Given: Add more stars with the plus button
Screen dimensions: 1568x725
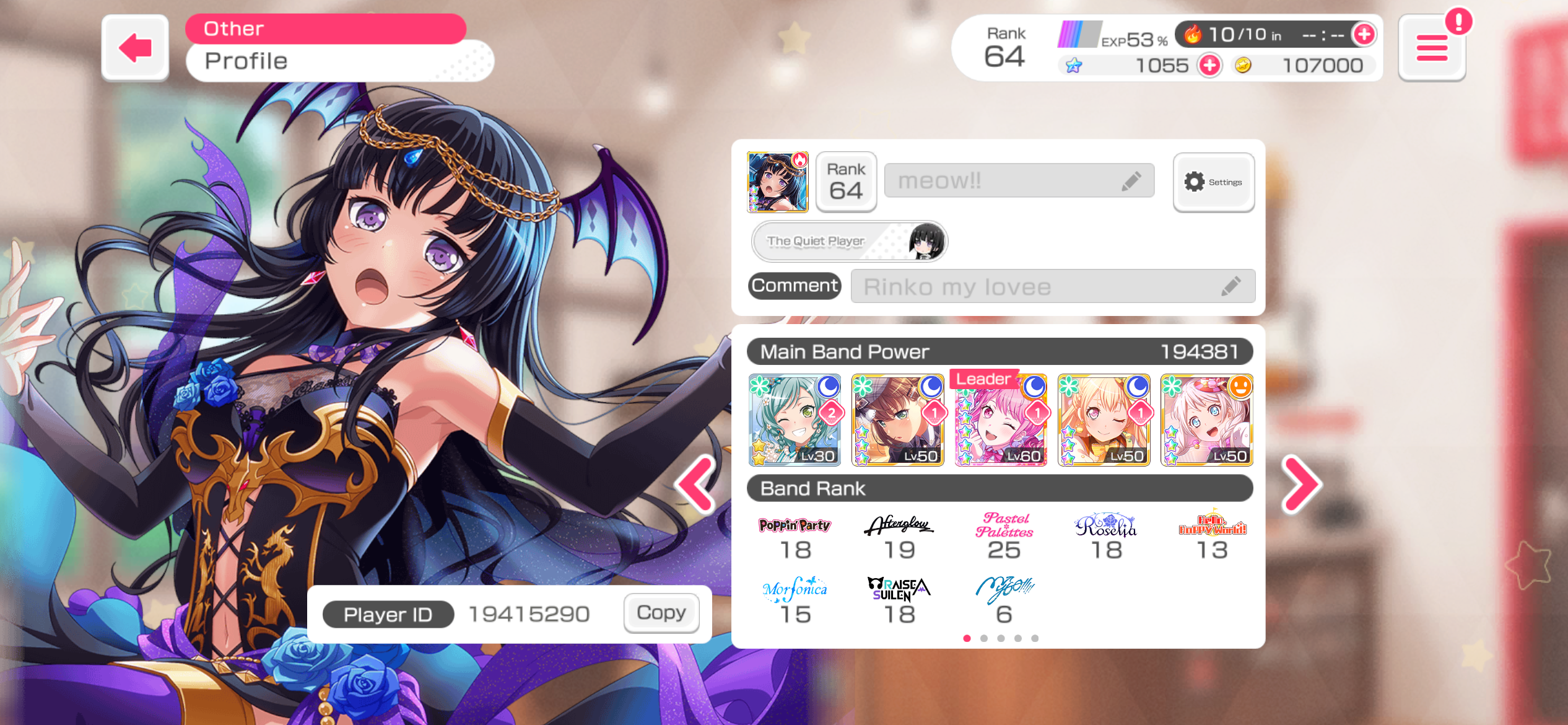Looking at the screenshot, I should pos(1209,65).
